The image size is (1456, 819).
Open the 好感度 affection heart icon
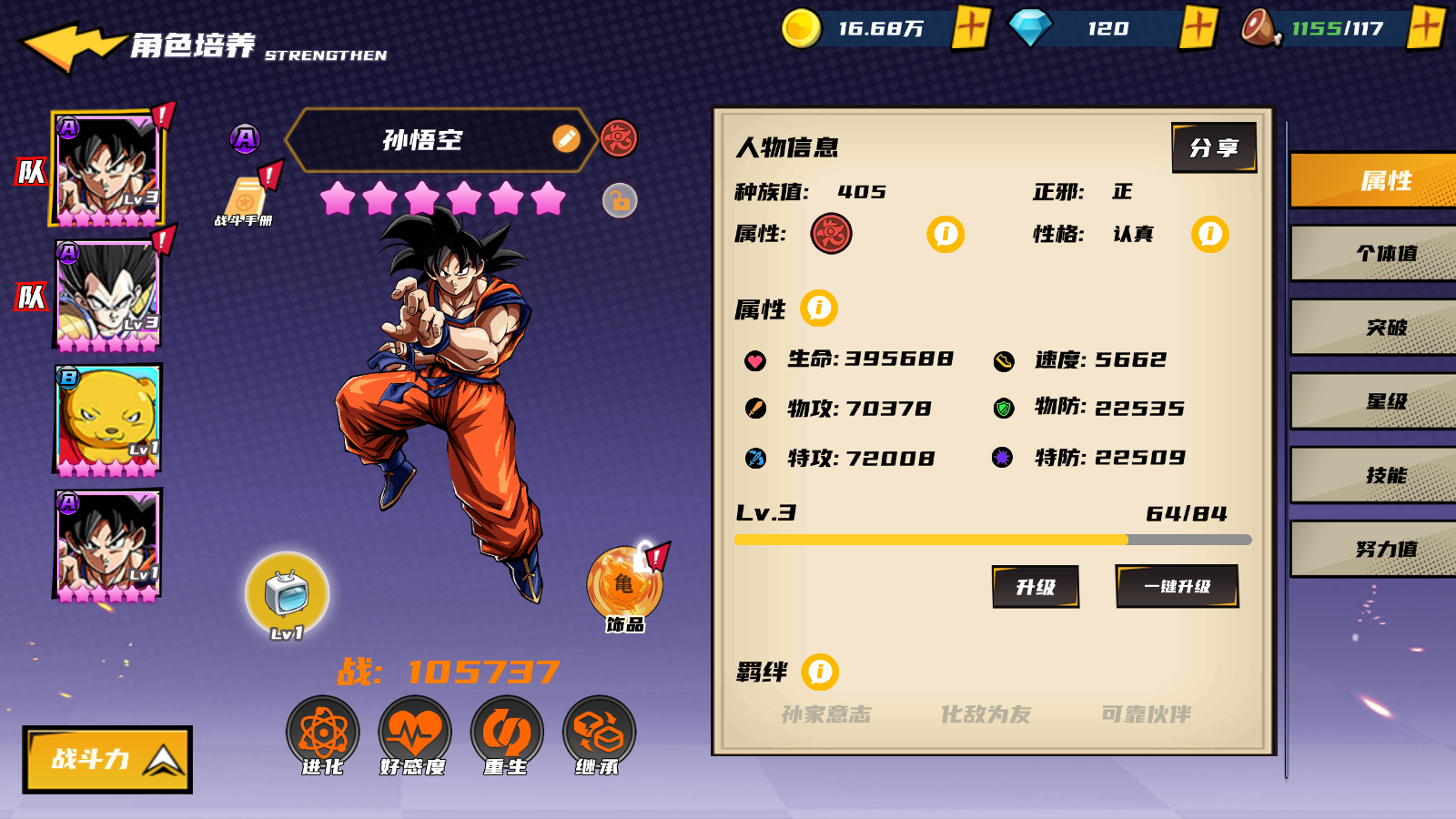pos(415,733)
